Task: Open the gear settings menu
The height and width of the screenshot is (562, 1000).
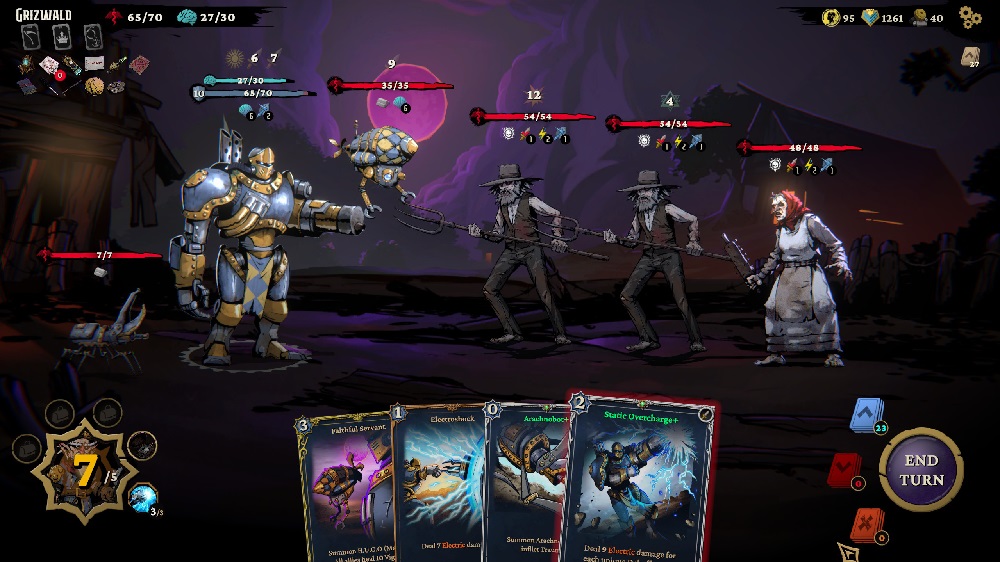Action: pyautogui.click(x=969, y=16)
